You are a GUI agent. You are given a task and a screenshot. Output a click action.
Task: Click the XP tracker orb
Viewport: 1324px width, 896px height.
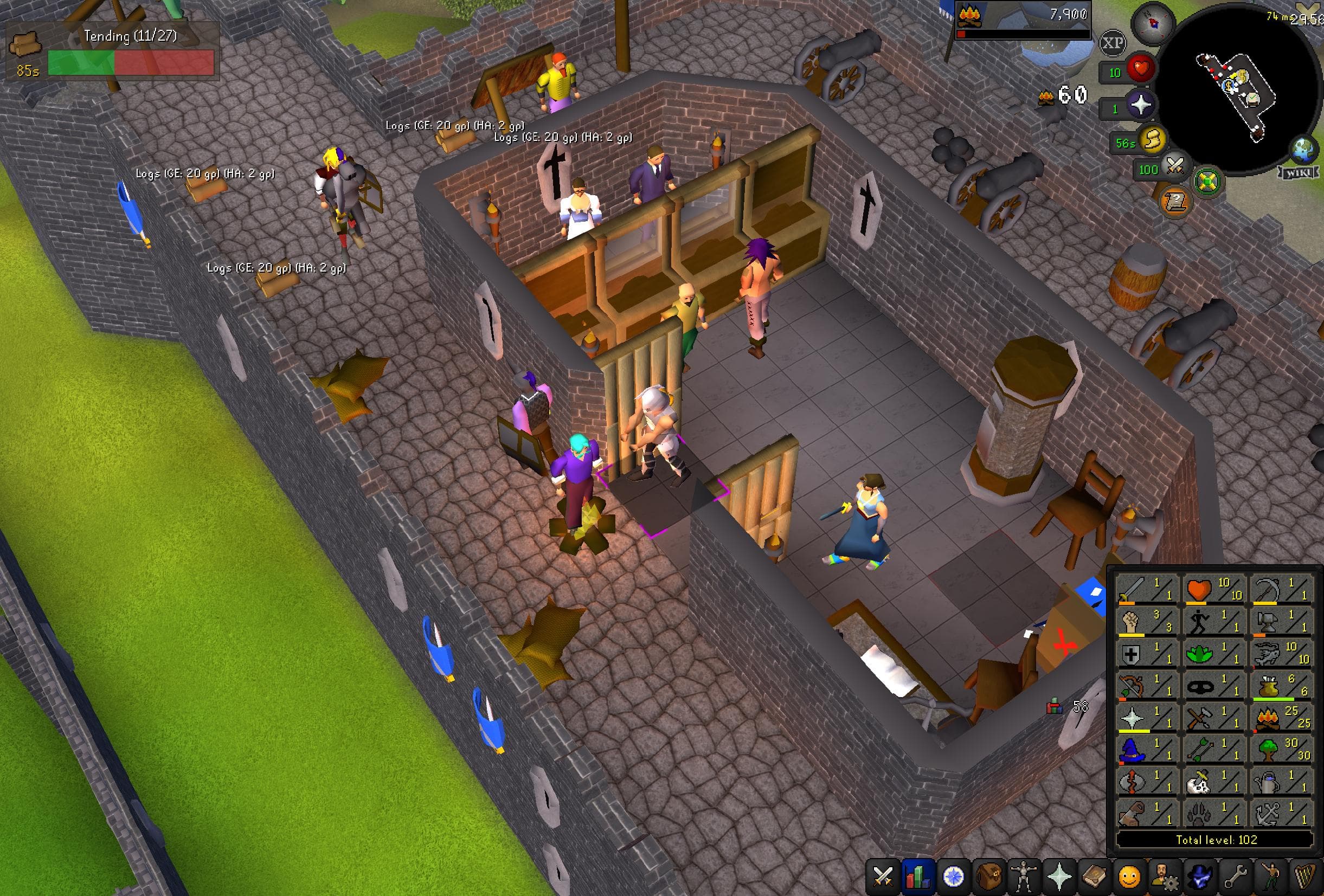click(1114, 42)
